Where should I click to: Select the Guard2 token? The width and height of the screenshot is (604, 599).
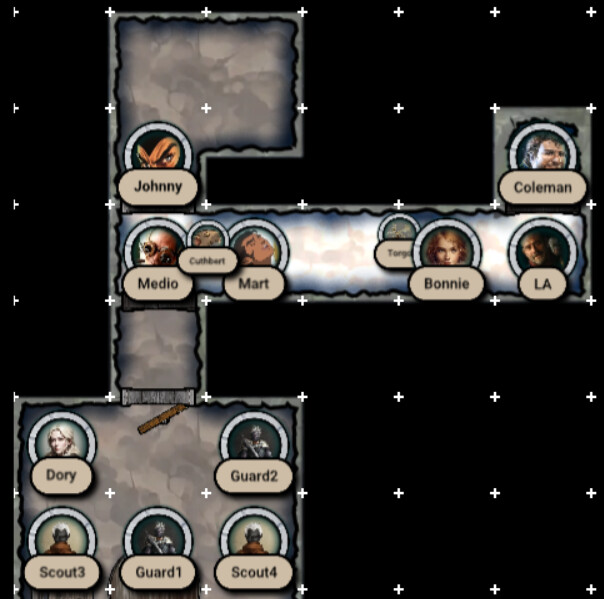point(253,444)
